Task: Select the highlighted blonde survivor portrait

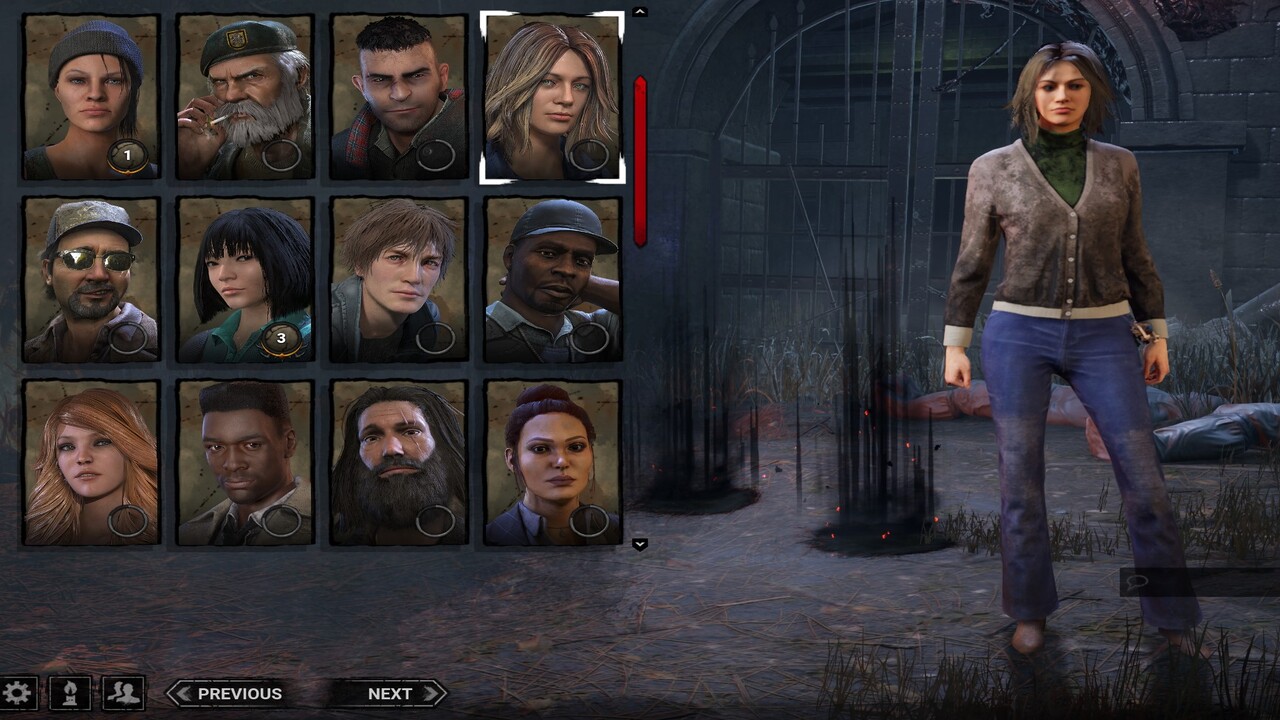Action: tap(551, 95)
